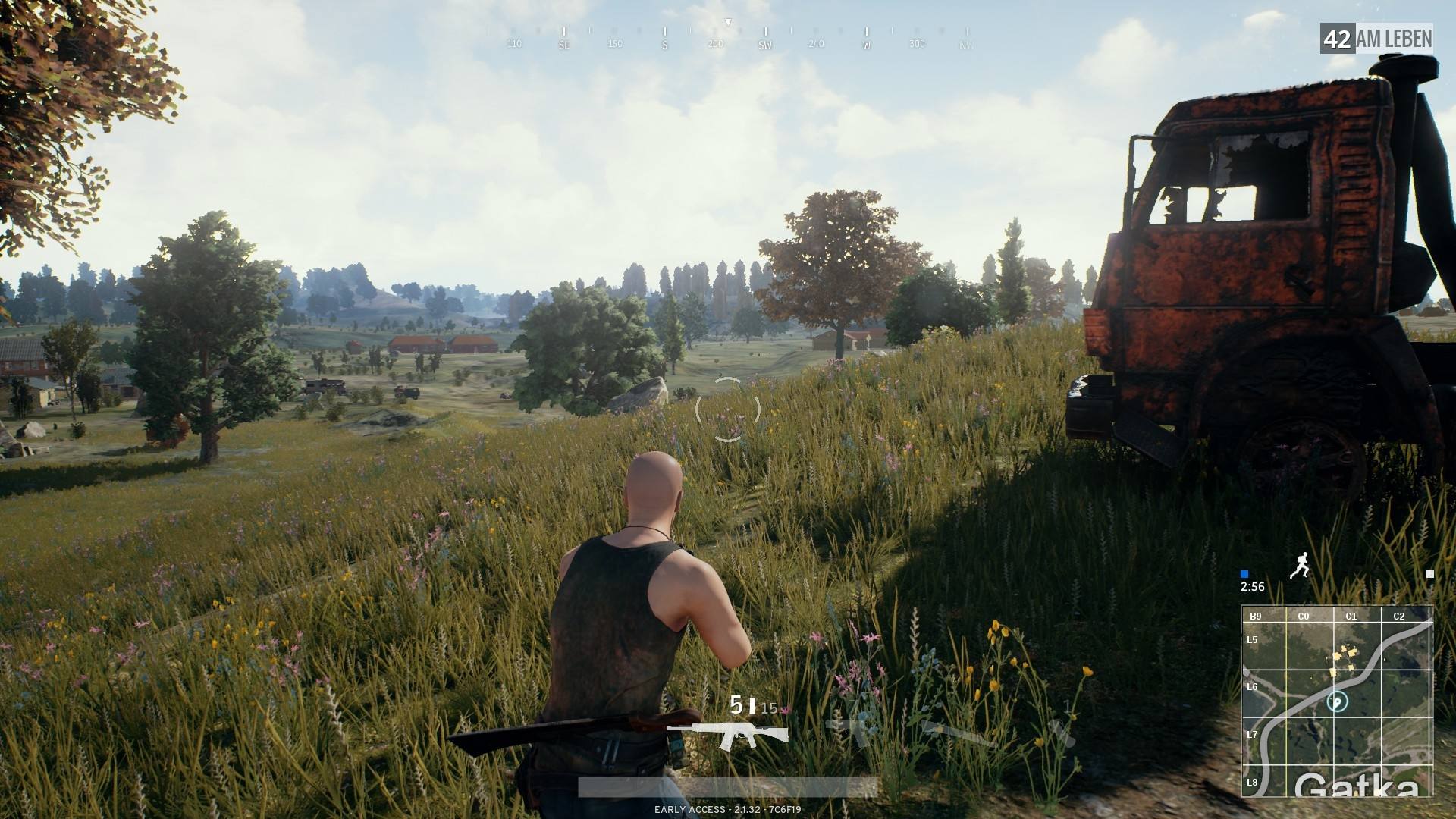Screen dimensions: 1456x819
Task: Click the B9 grid label on the minimap
Action: pos(1257,617)
